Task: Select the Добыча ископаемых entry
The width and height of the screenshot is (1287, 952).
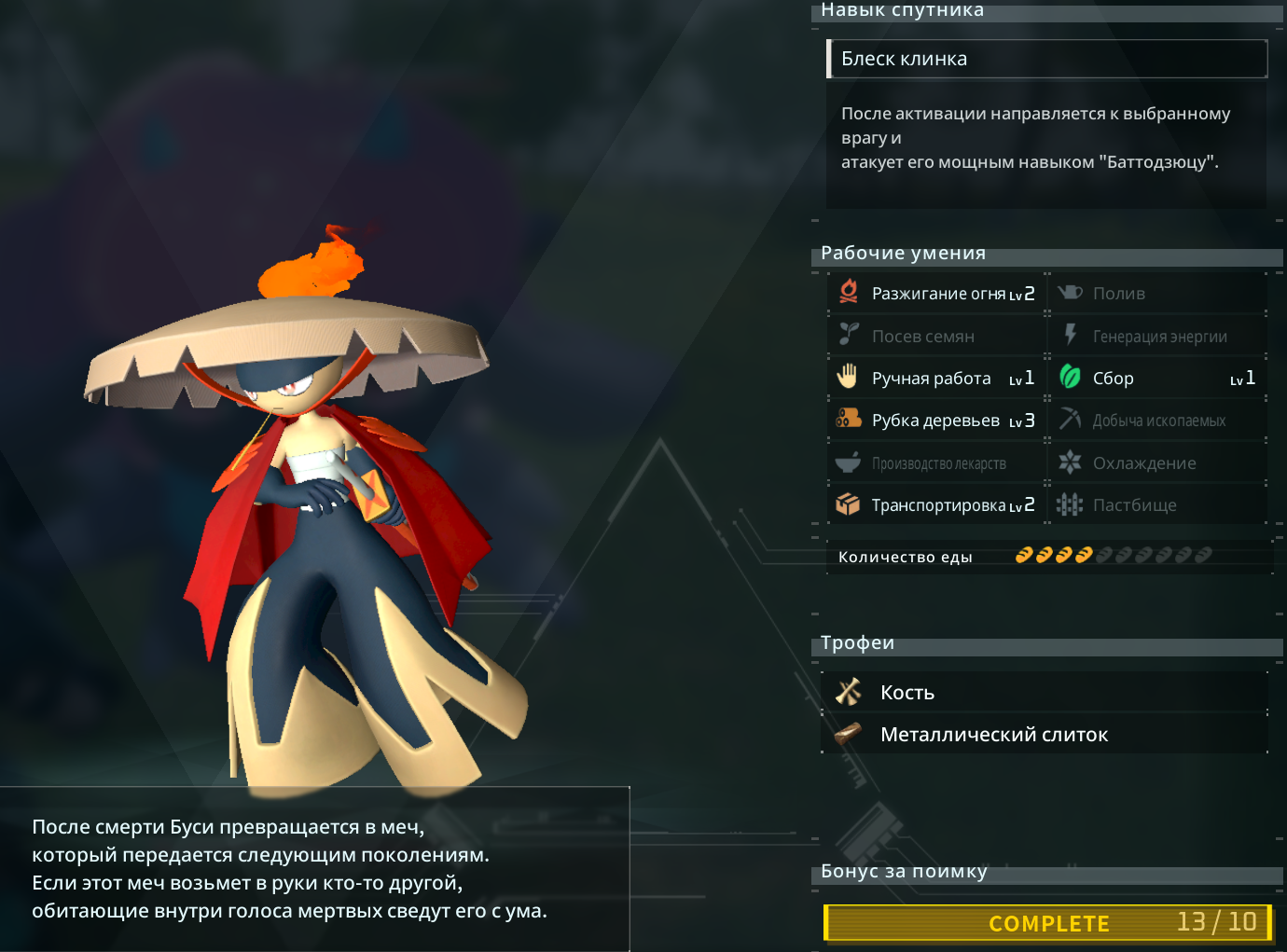Action: tap(1156, 421)
